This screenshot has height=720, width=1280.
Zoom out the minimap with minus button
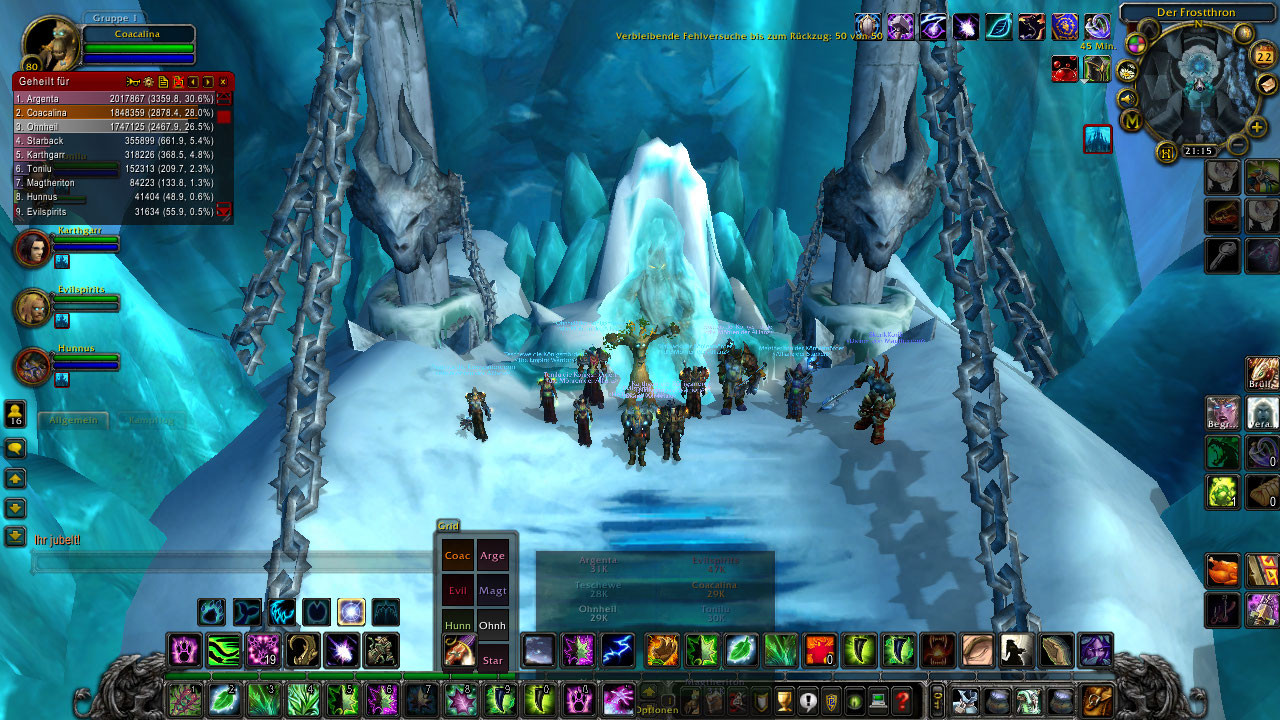point(1237,146)
